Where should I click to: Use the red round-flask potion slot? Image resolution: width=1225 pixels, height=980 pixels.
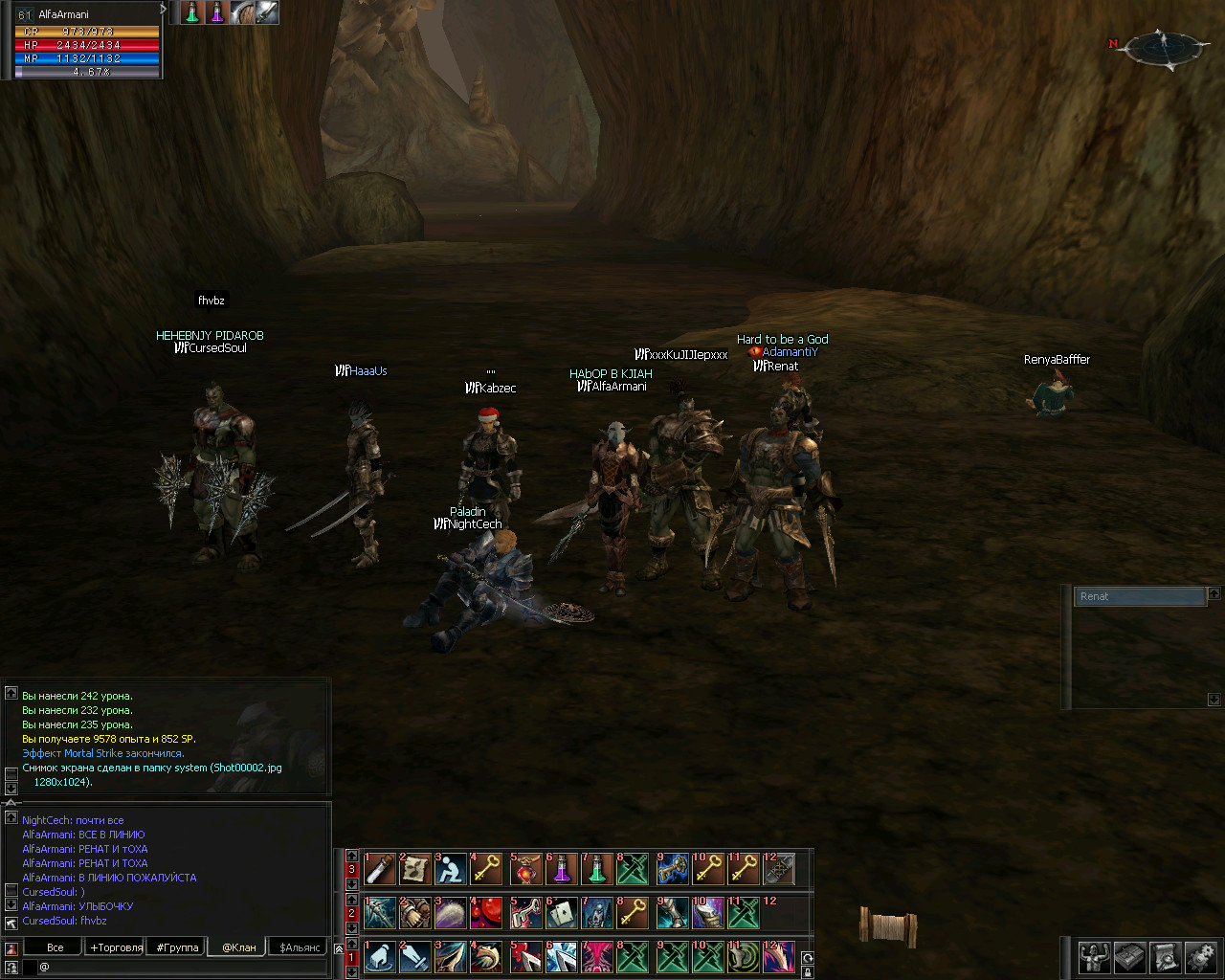coord(524,869)
